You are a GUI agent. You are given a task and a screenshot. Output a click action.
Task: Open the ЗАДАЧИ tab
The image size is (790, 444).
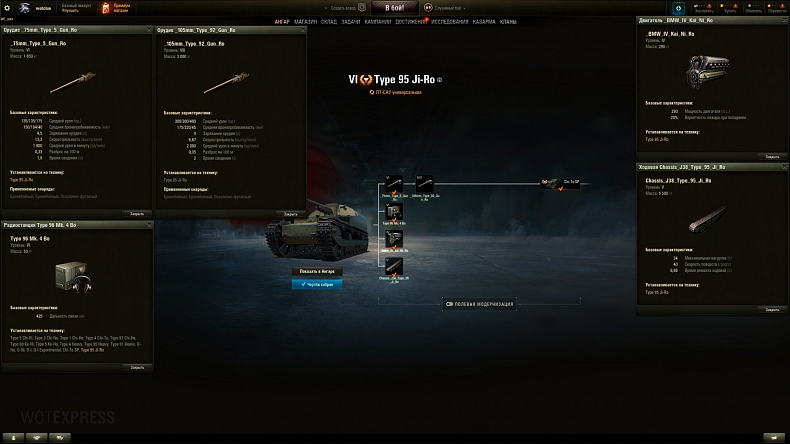click(351, 21)
